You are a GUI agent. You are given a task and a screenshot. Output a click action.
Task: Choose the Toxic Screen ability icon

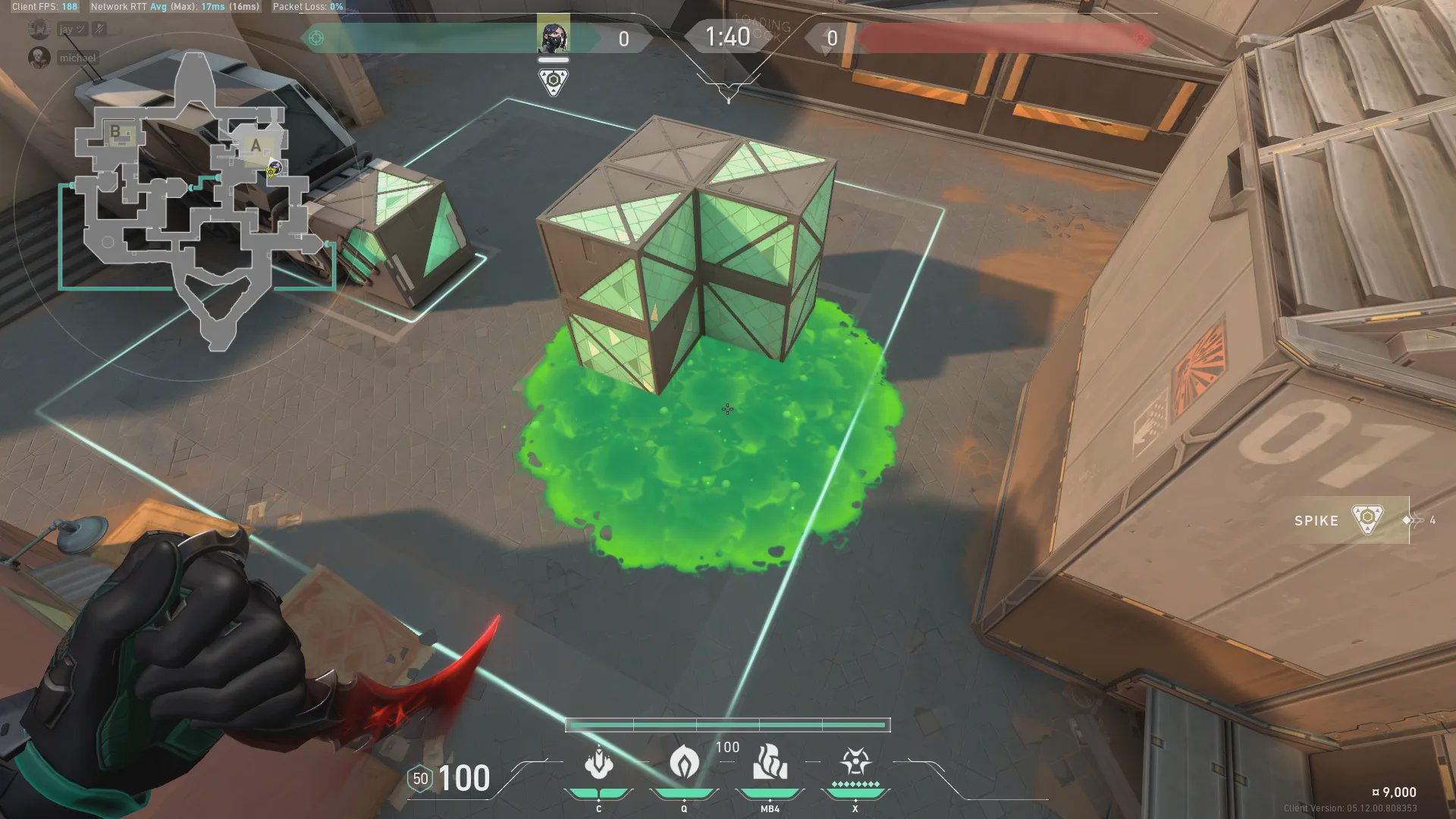[x=770, y=762]
